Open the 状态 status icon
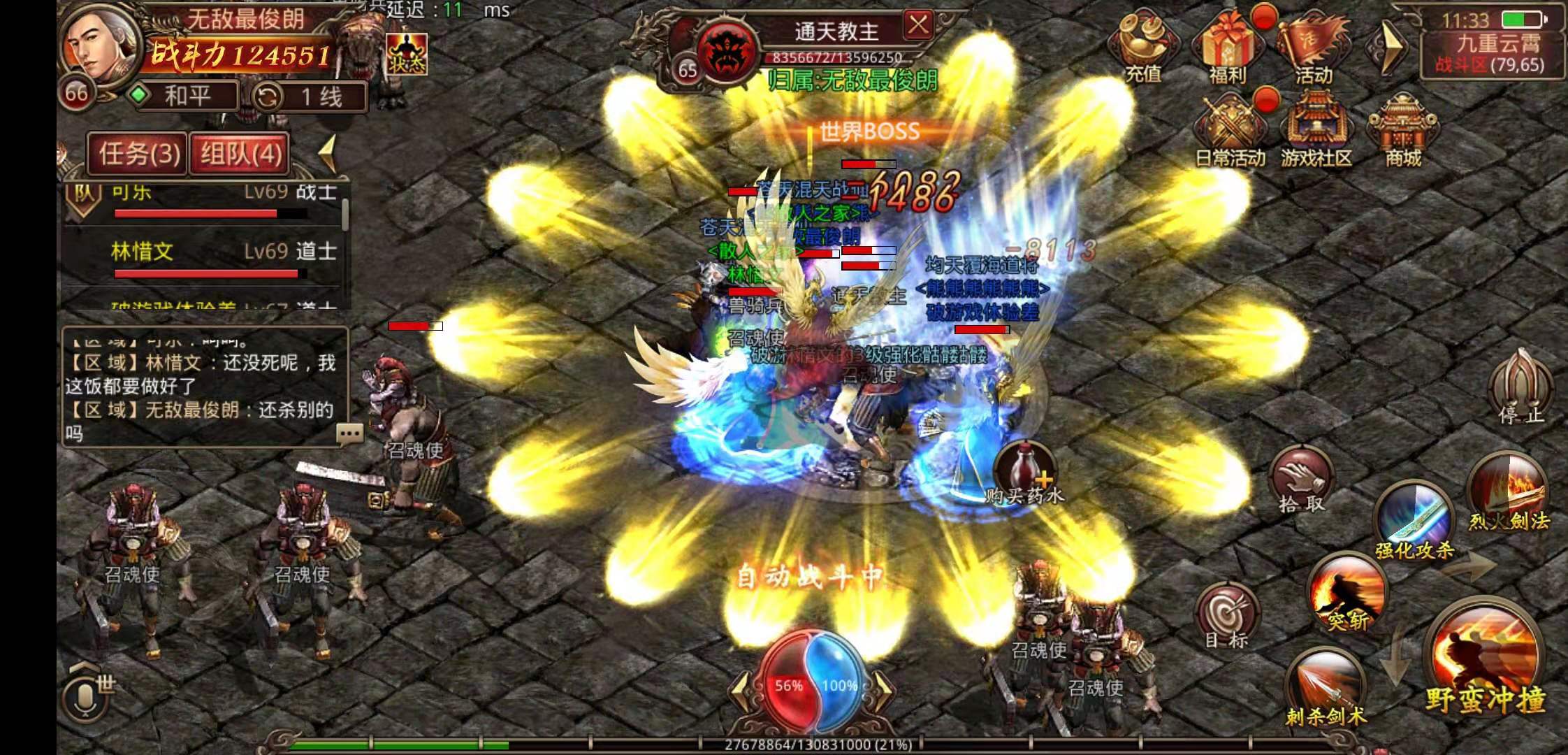 407,54
